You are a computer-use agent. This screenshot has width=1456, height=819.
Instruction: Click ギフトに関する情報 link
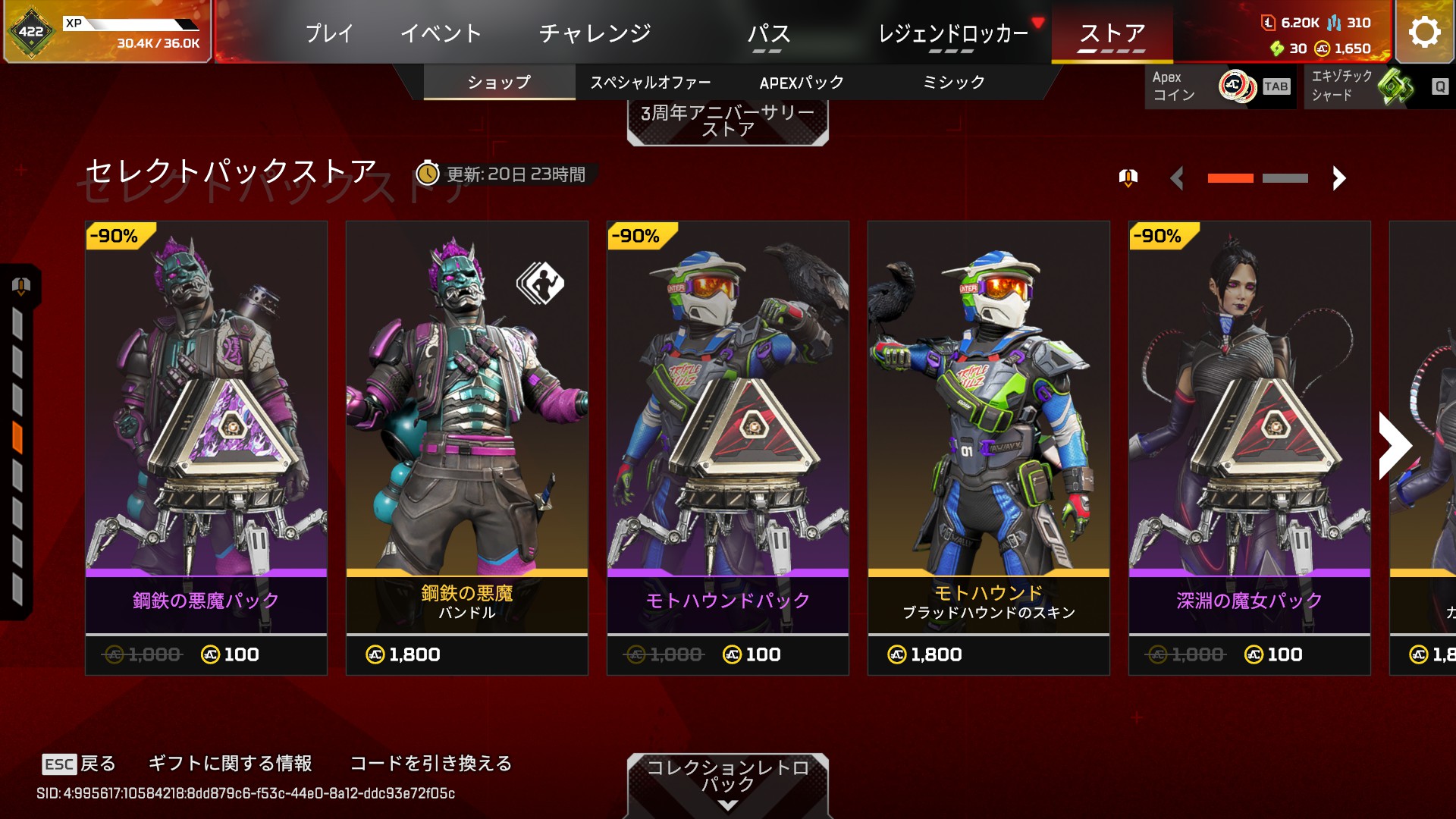230,763
